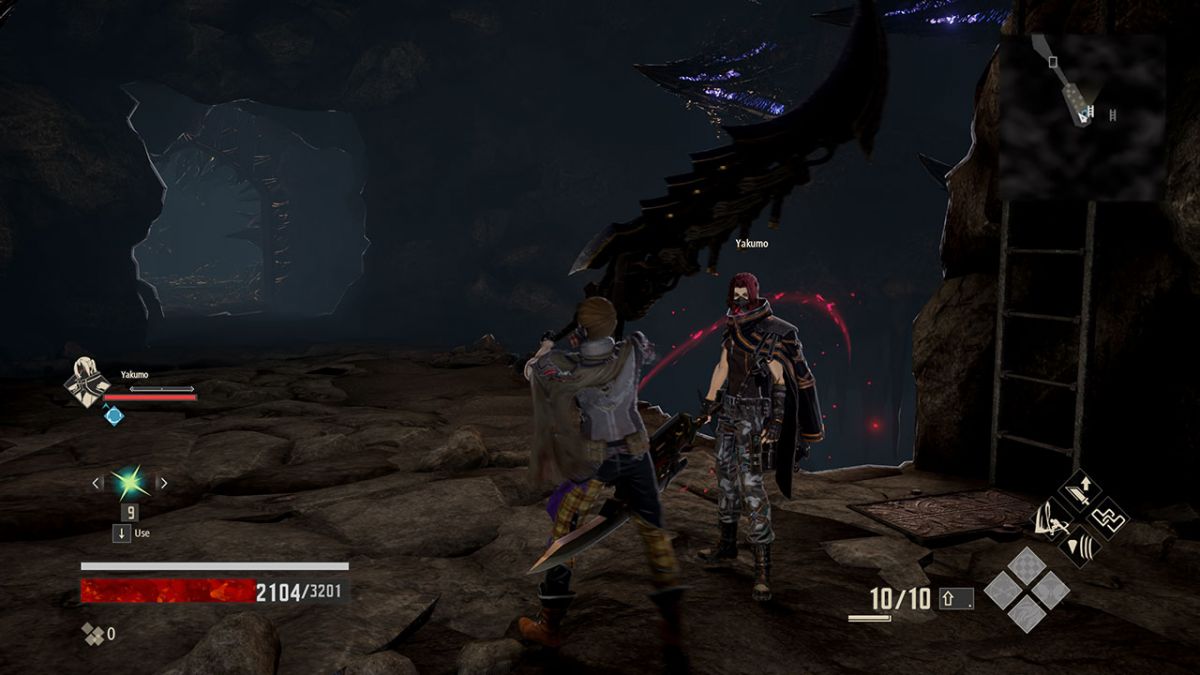Viewport: 1200px width, 675px height.
Task: Select Yakumo's partner portrait
Action: tap(86, 383)
